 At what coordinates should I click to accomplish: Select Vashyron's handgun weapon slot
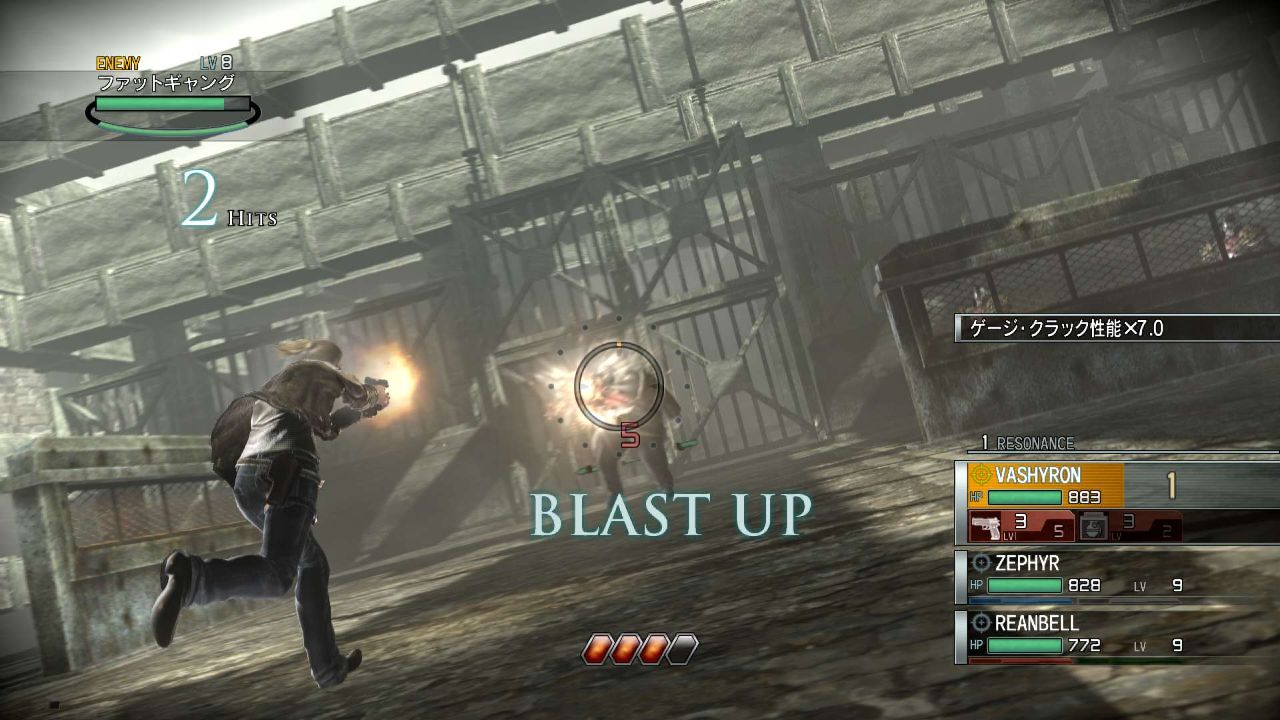tap(1019, 526)
